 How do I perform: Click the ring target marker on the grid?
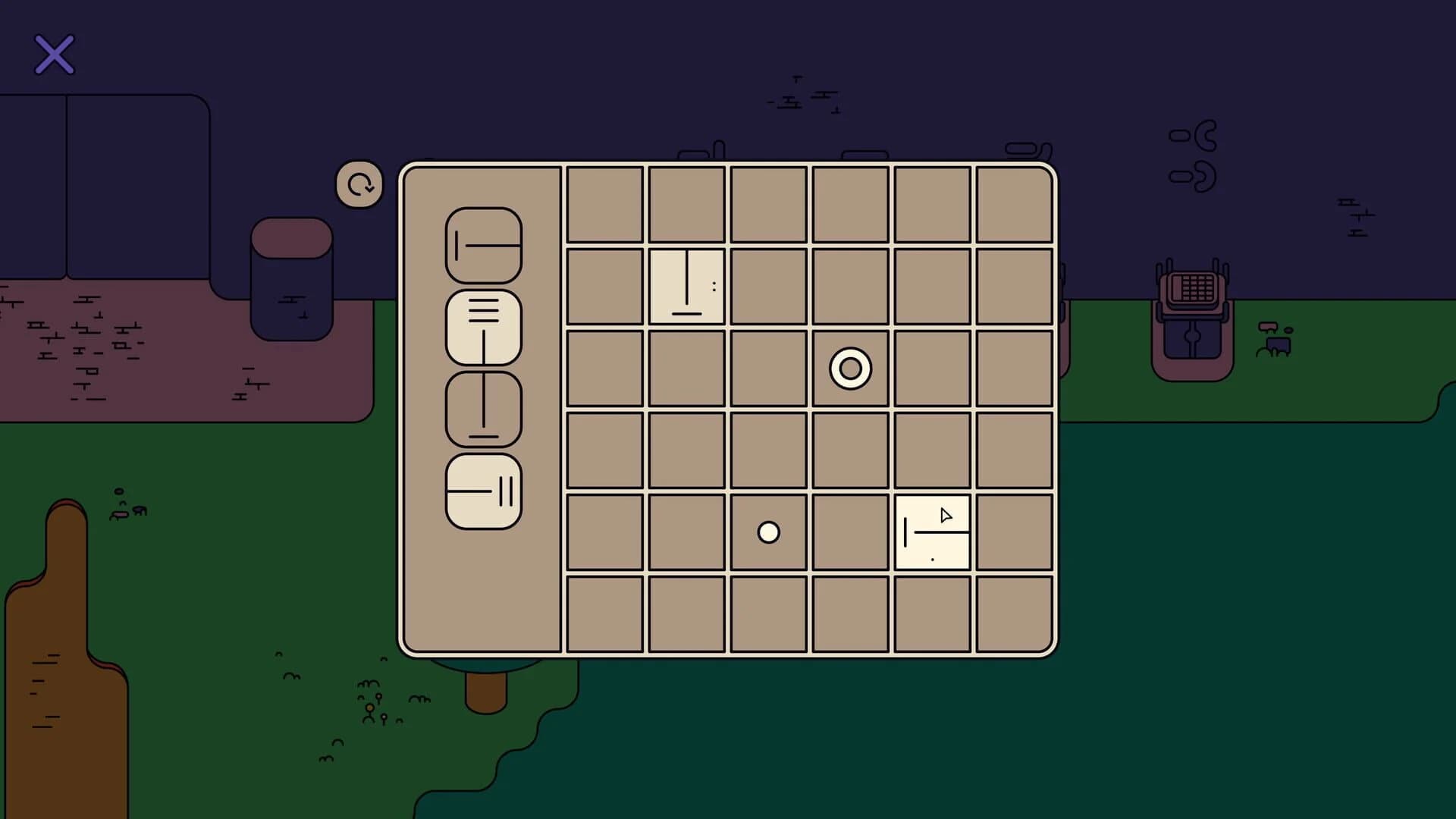(849, 369)
